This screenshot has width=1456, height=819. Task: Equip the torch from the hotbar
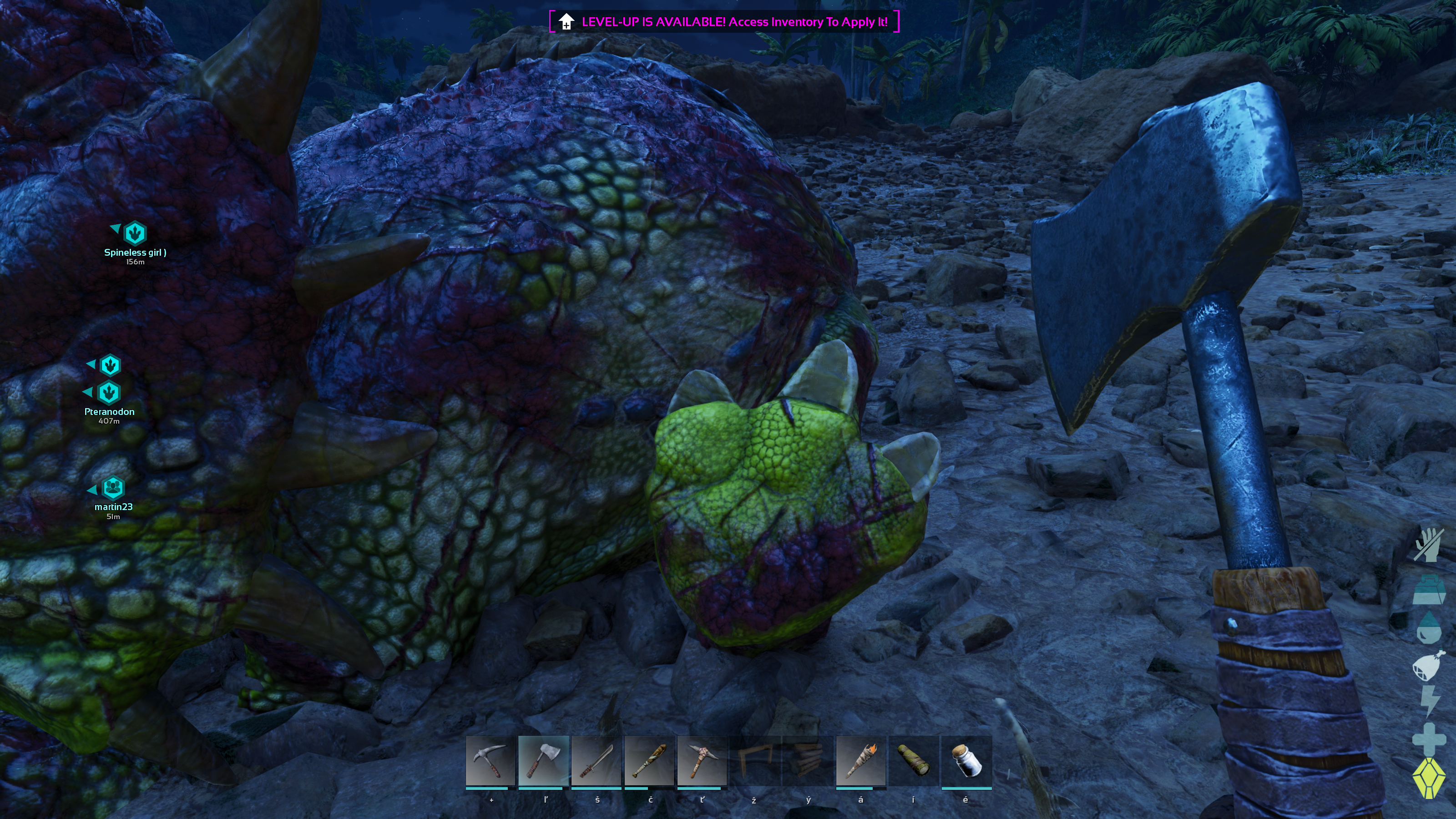[x=860, y=761]
